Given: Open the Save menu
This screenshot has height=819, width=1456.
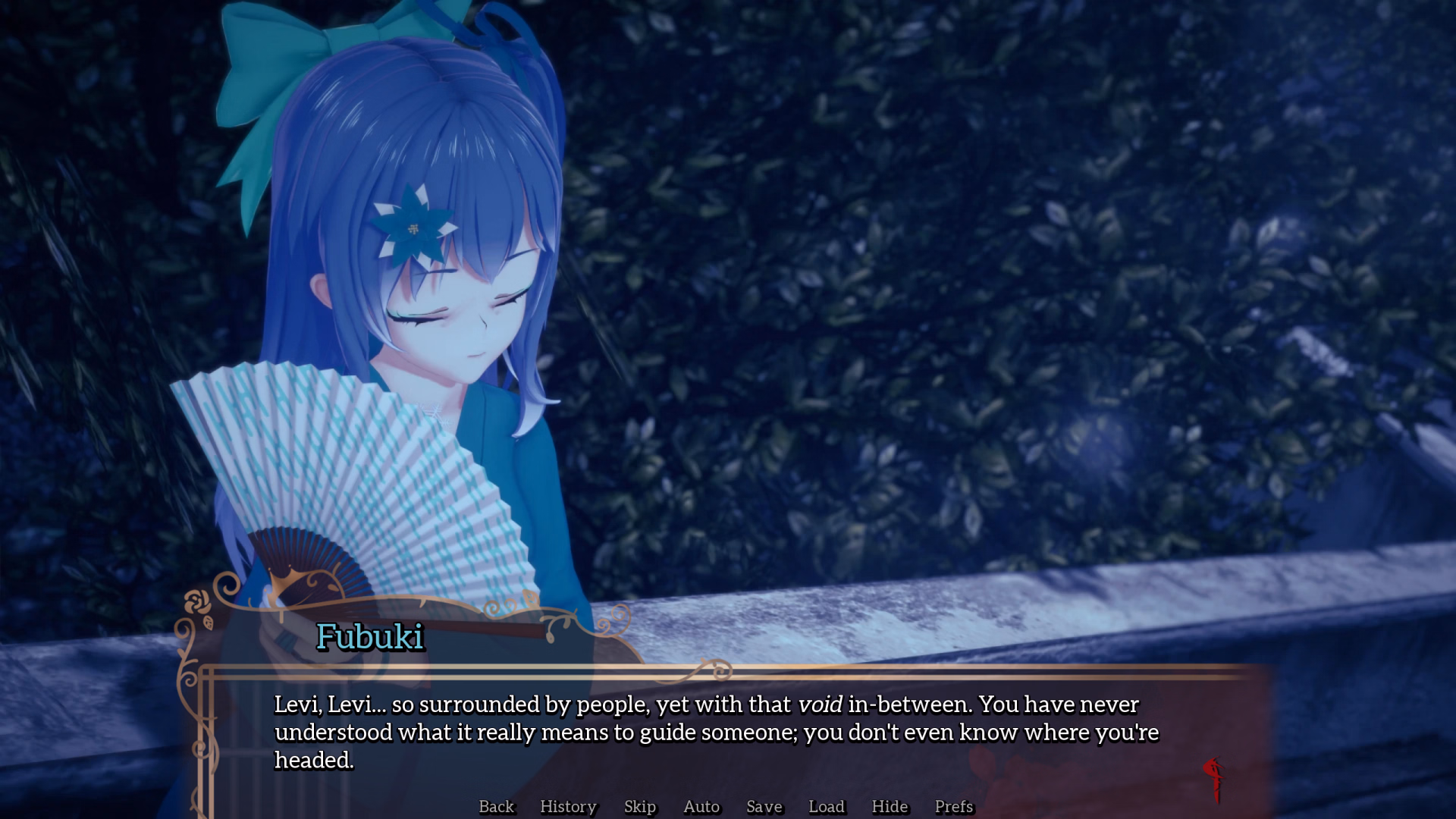Looking at the screenshot, I should click(x=764, y=806).
